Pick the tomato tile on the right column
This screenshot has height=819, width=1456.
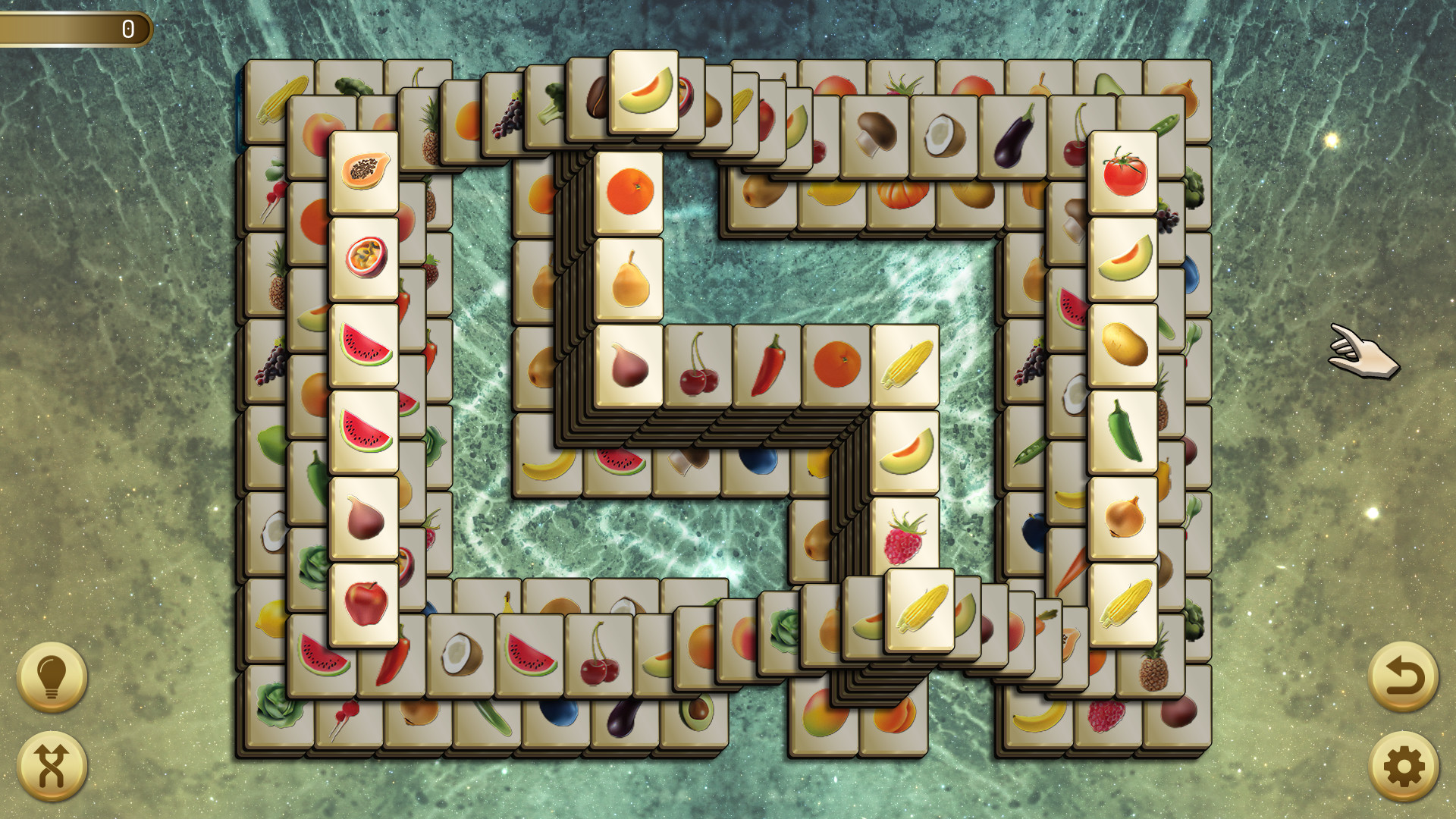(1122, 171)
